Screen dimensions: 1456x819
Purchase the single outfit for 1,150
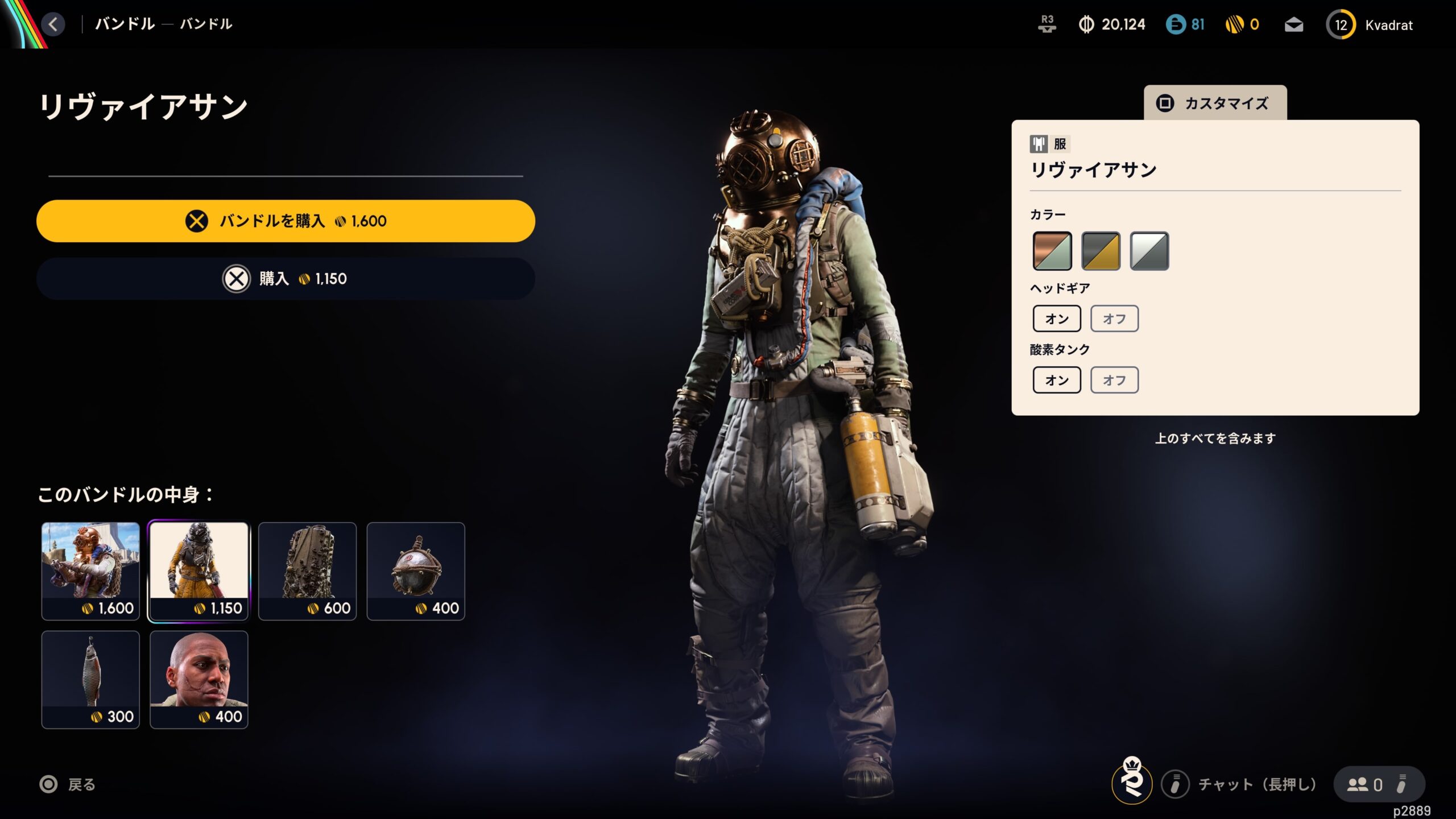[286, 279]
